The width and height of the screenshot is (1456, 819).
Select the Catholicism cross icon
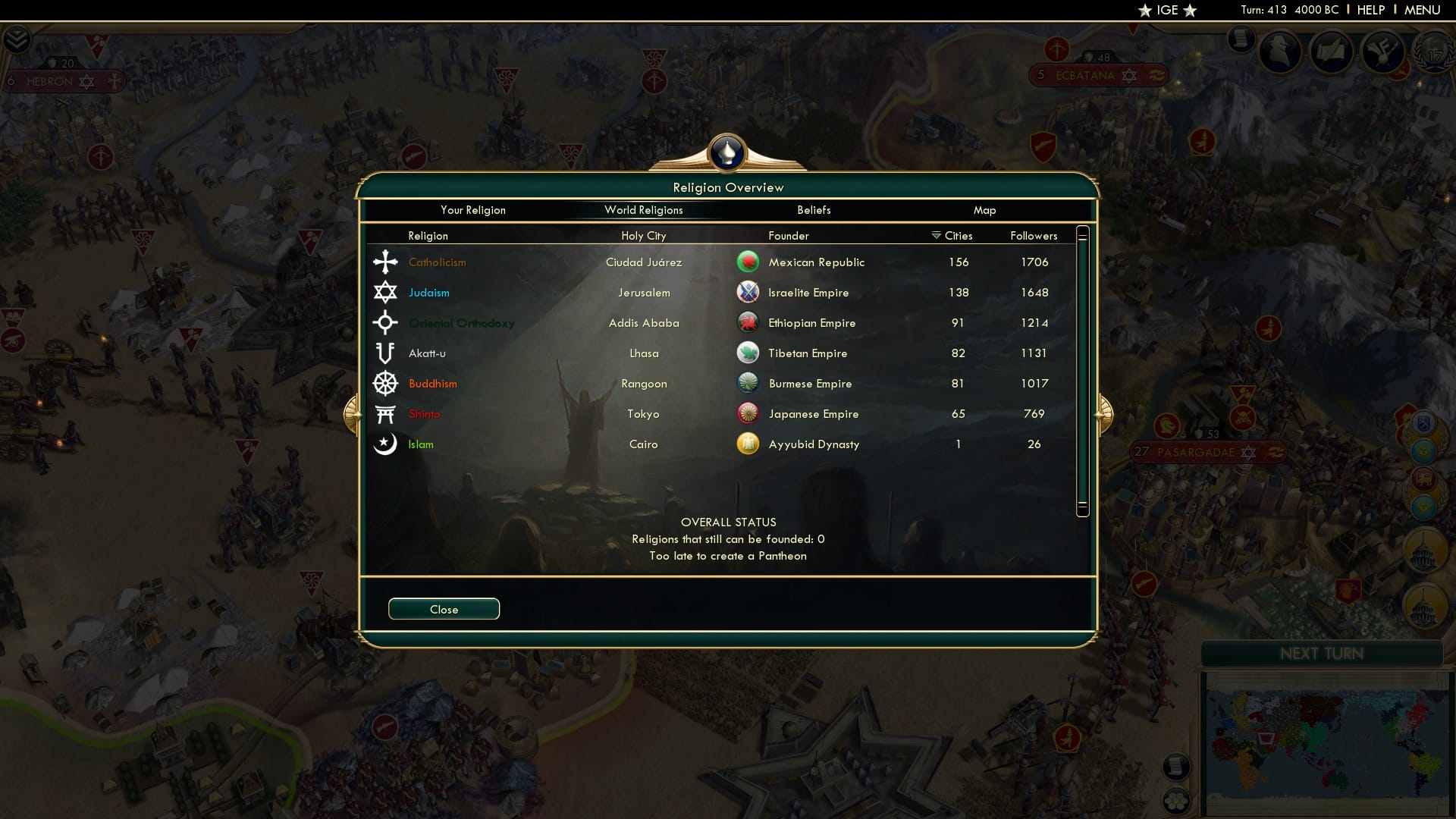tap(385, 262)
